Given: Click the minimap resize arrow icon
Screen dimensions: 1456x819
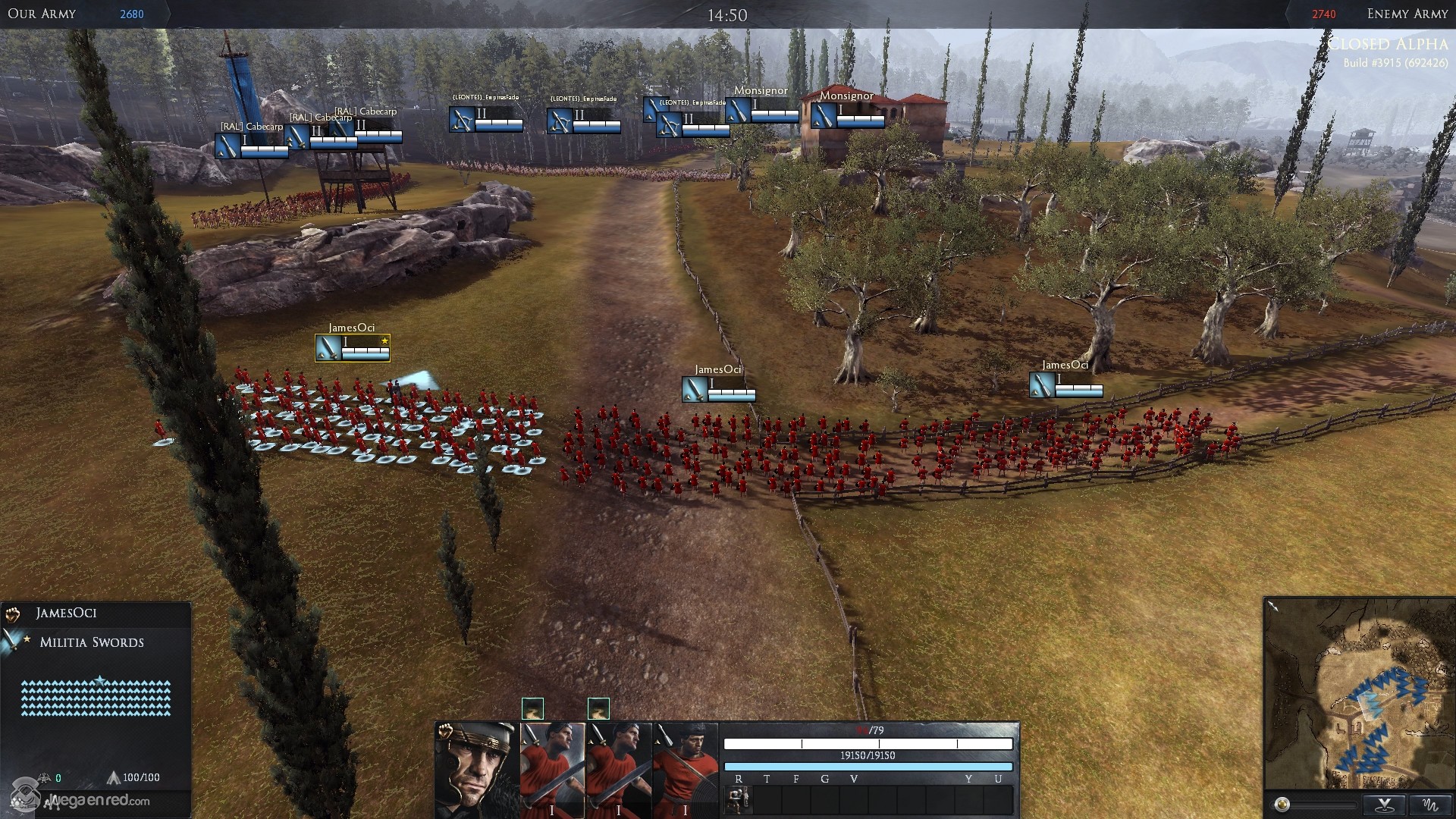Looking at the screenshot, I should coord(1272,606).
